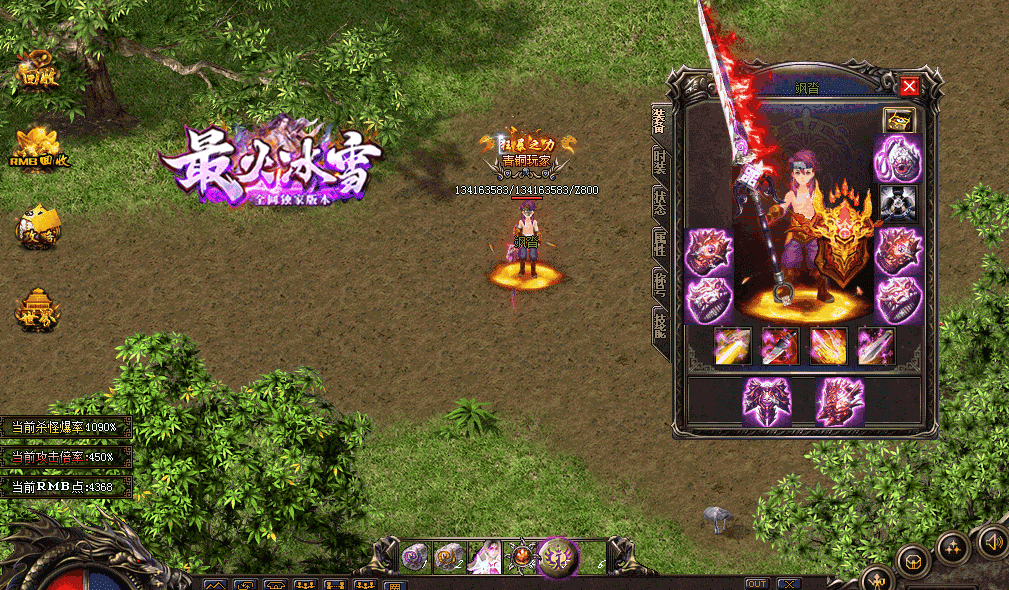Open the 攻略 guide icon
Image resolution: width=1009 pixels, height=590 pixels.
[x=38, y=227]
